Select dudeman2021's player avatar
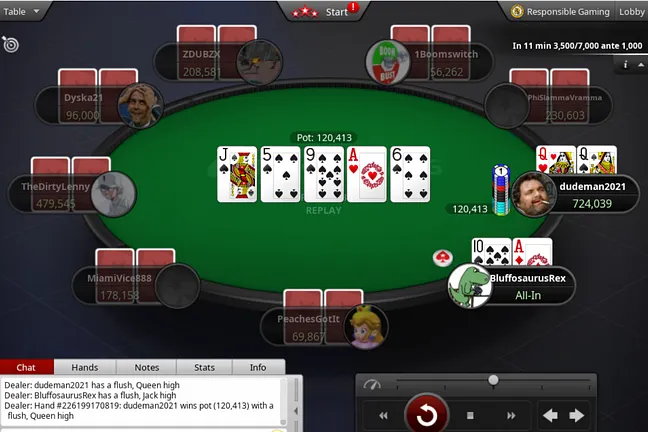 point(534,193)
